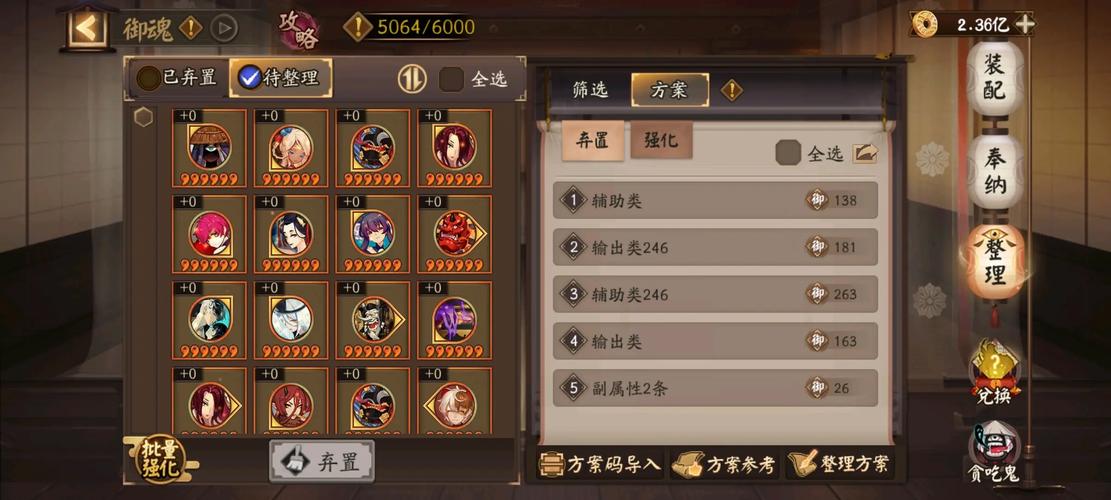Go back using the arrow button
The width and height of the screenshot is (1111, 500).
tap(87, 27)
